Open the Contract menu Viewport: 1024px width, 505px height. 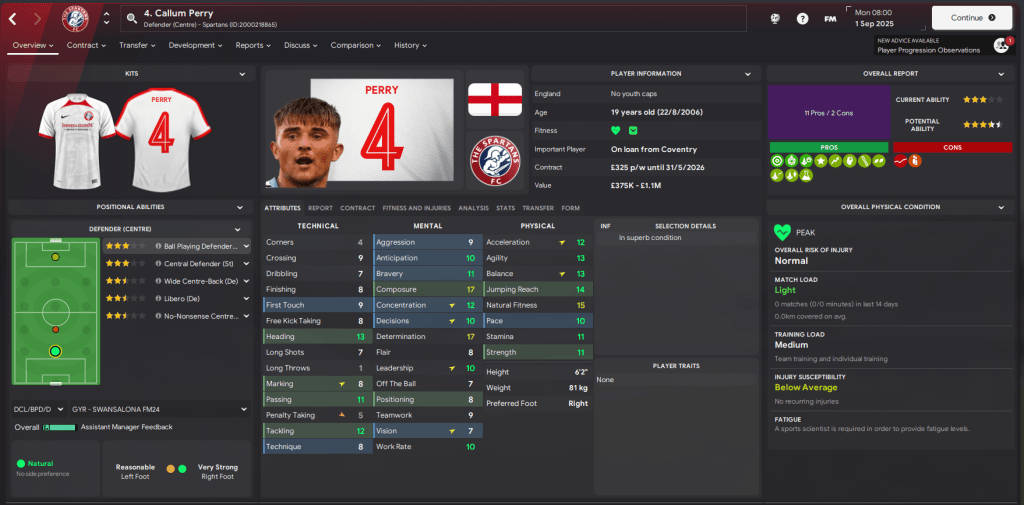coord(87,45)
